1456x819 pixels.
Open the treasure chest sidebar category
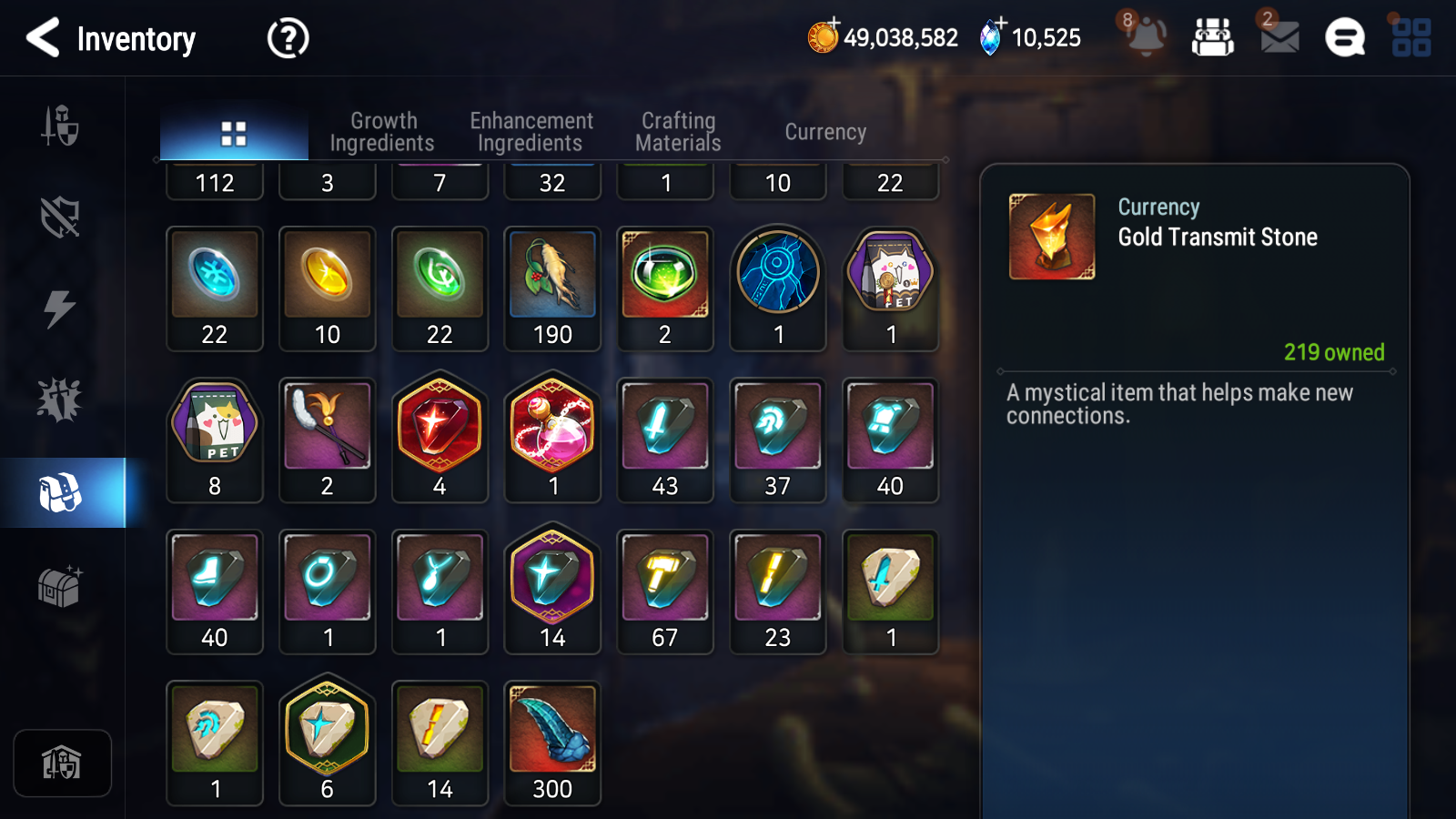point(61,587)
